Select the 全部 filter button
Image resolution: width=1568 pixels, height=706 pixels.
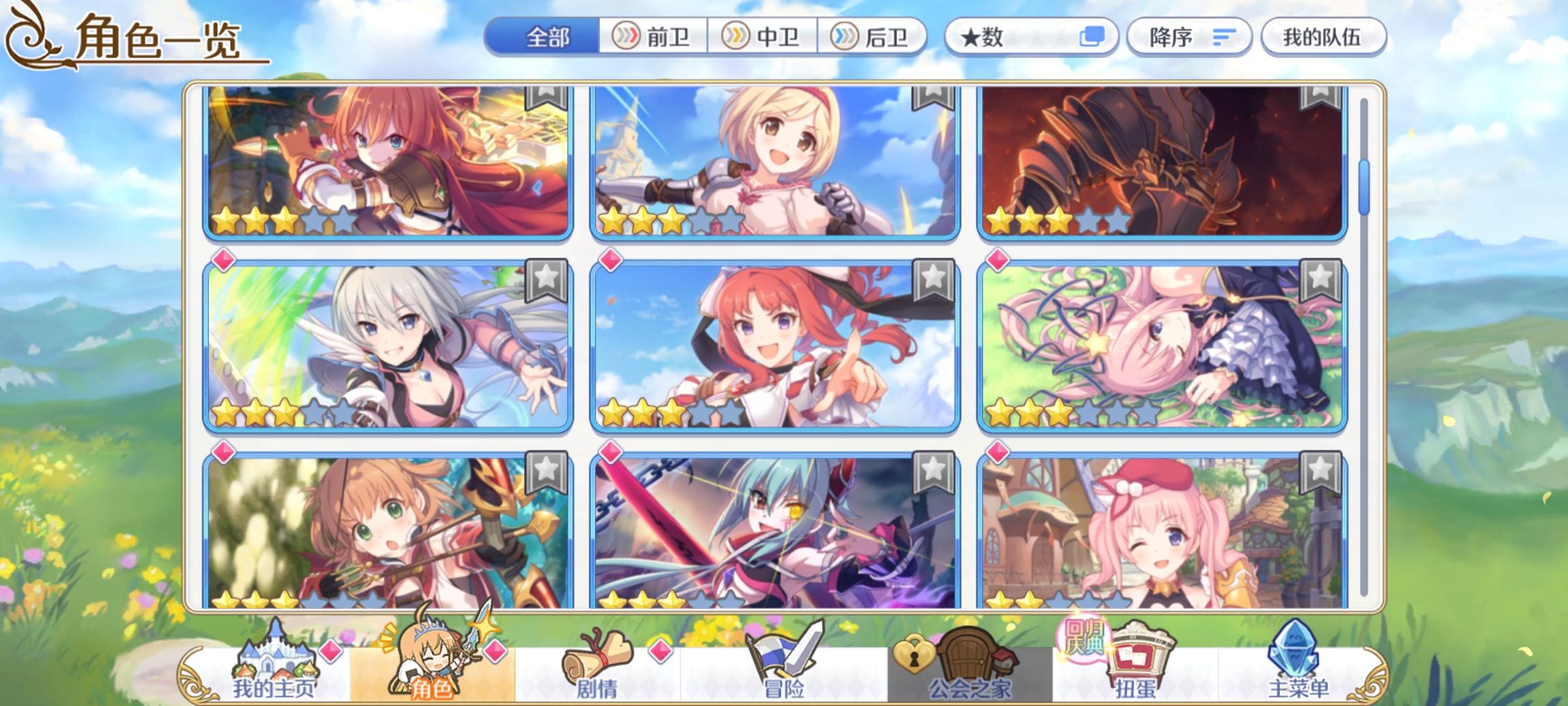coord(547,37)
